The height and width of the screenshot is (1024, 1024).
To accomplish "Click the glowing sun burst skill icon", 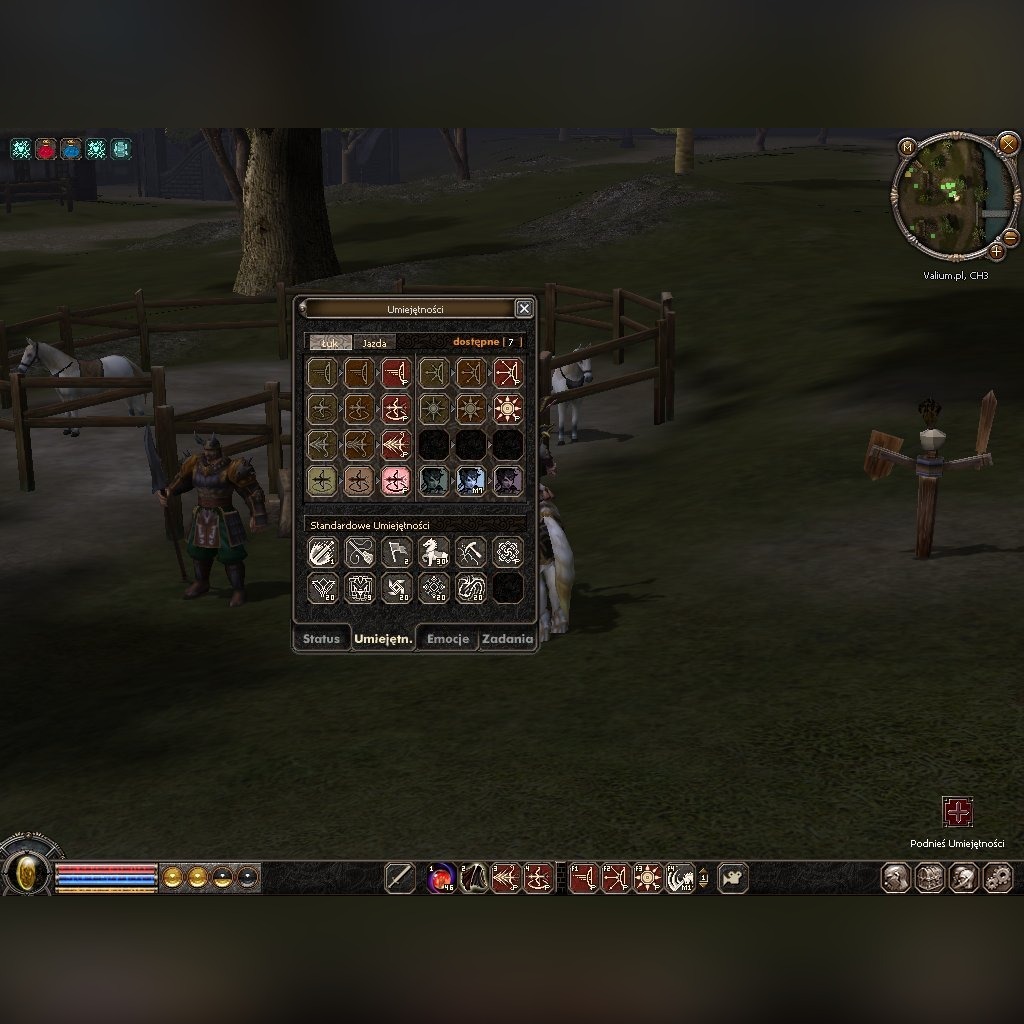I will (508, 409).
